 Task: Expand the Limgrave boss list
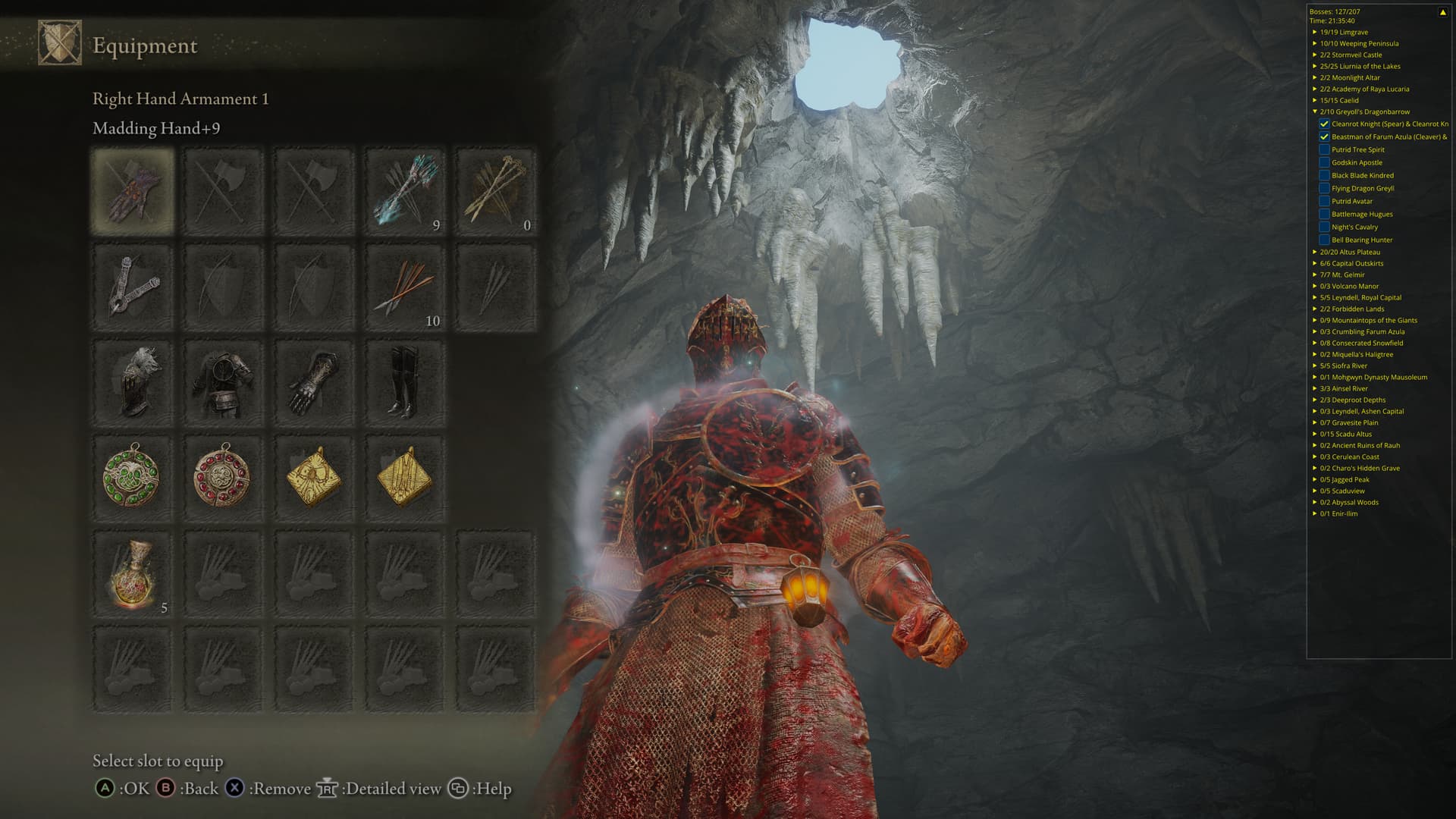[1315, 32]
